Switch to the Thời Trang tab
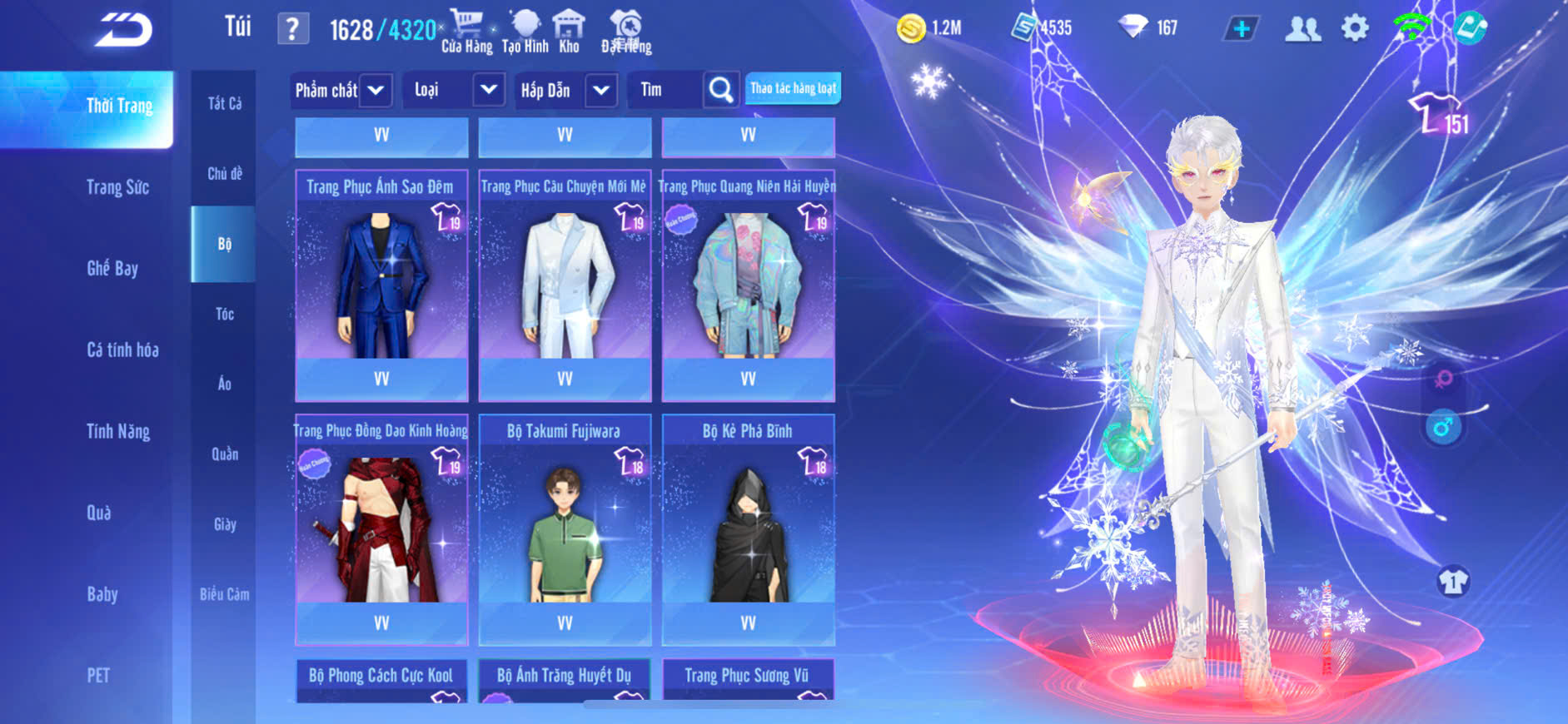1568x724 pixels. (x=119, y=106)
